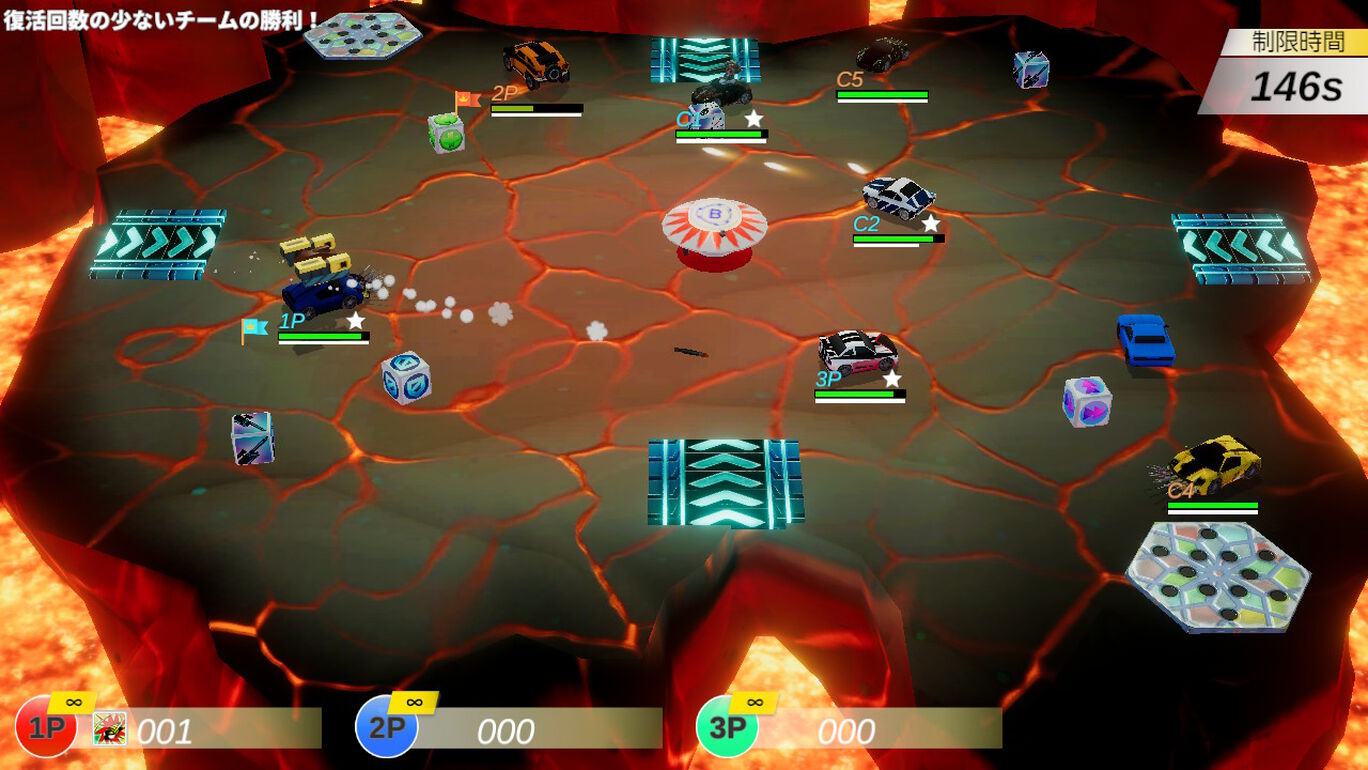
Task: Select the blue 2P player badge
Action: (x=386, y=727)
